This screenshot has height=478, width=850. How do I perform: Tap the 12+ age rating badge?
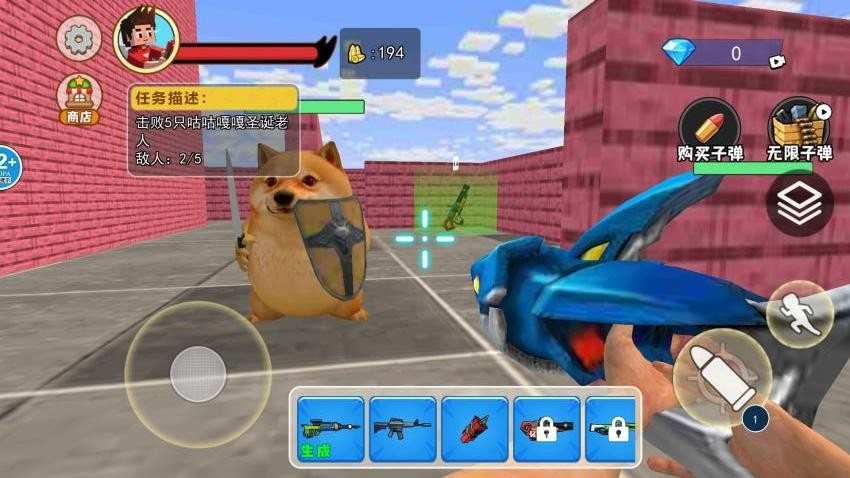pyautogui.click(x=7, y=165)
